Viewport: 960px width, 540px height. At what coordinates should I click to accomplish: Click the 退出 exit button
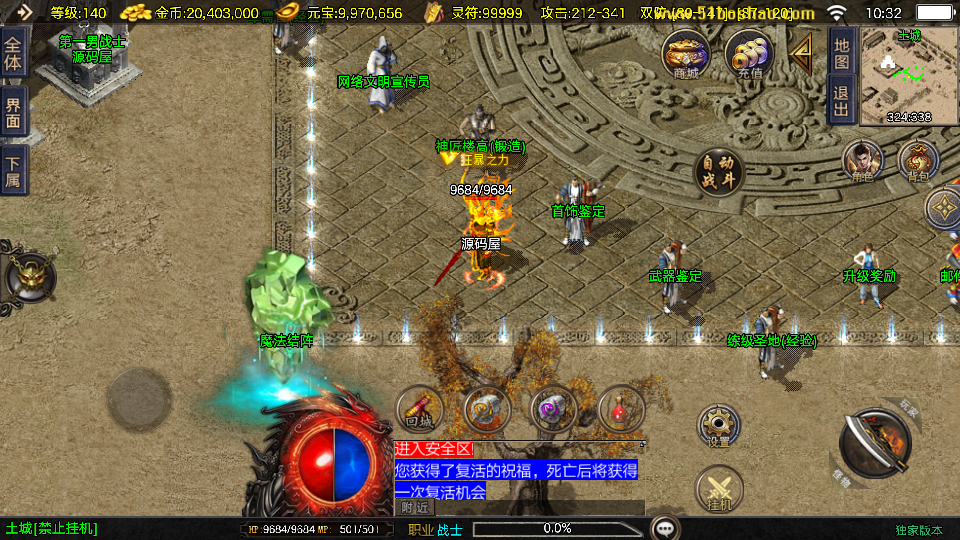(842, 100)
